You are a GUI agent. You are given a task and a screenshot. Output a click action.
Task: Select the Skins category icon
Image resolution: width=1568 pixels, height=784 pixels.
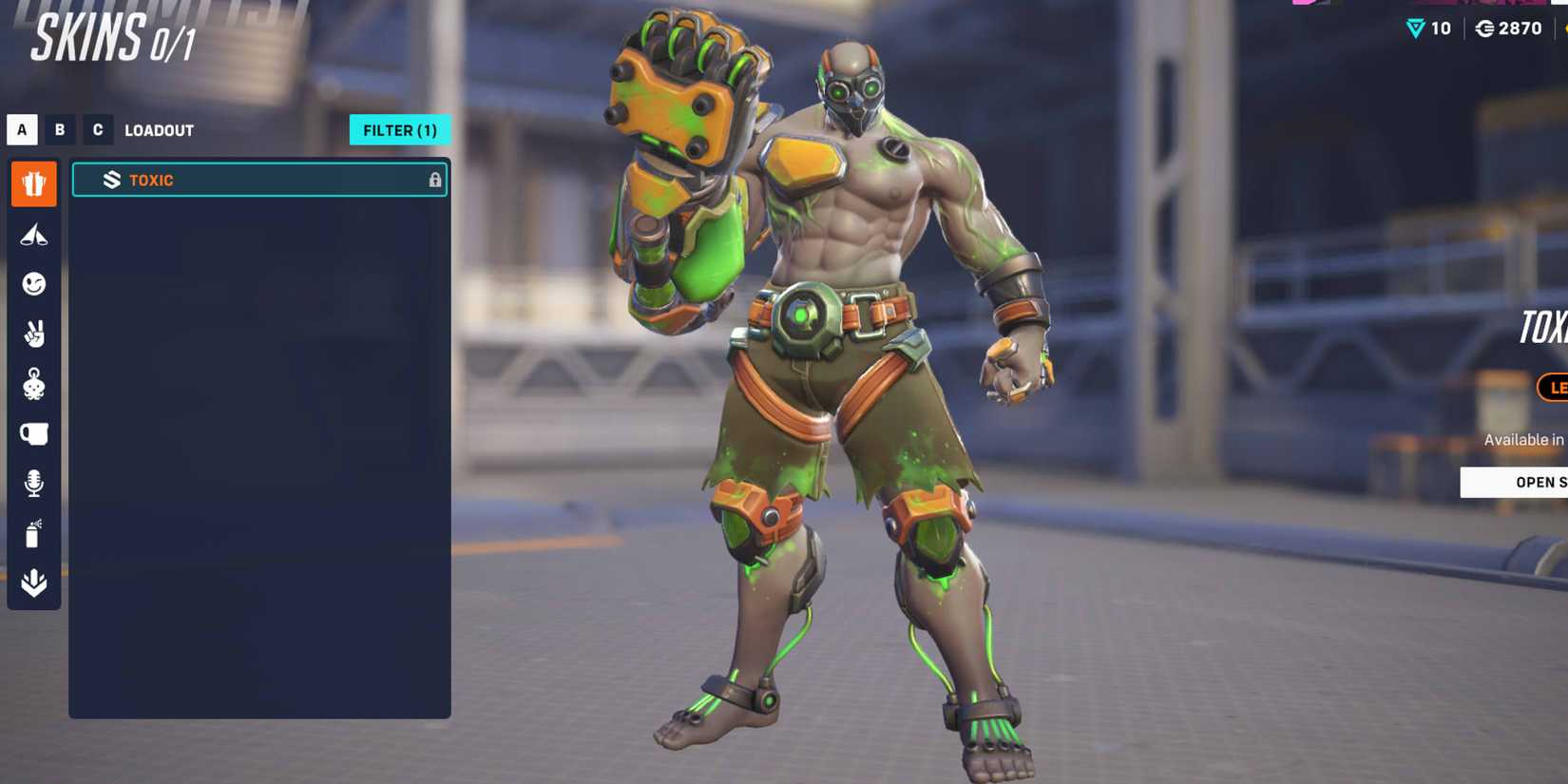pos(33,183)
